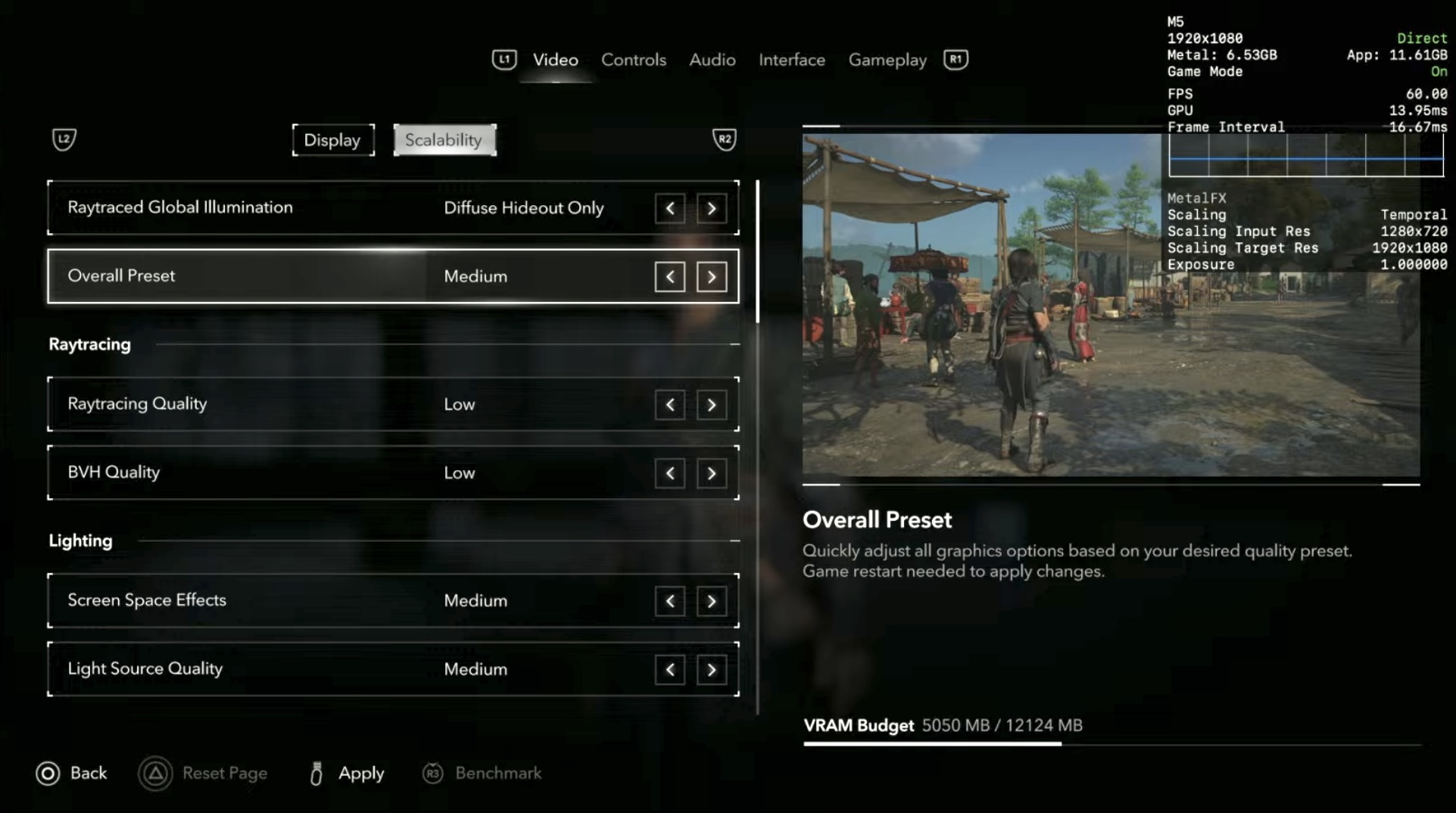This screenshot has width=1456, height=813.
Task: Change Raytraced Global Illumination to next option
Action: [x=711, y=208]
